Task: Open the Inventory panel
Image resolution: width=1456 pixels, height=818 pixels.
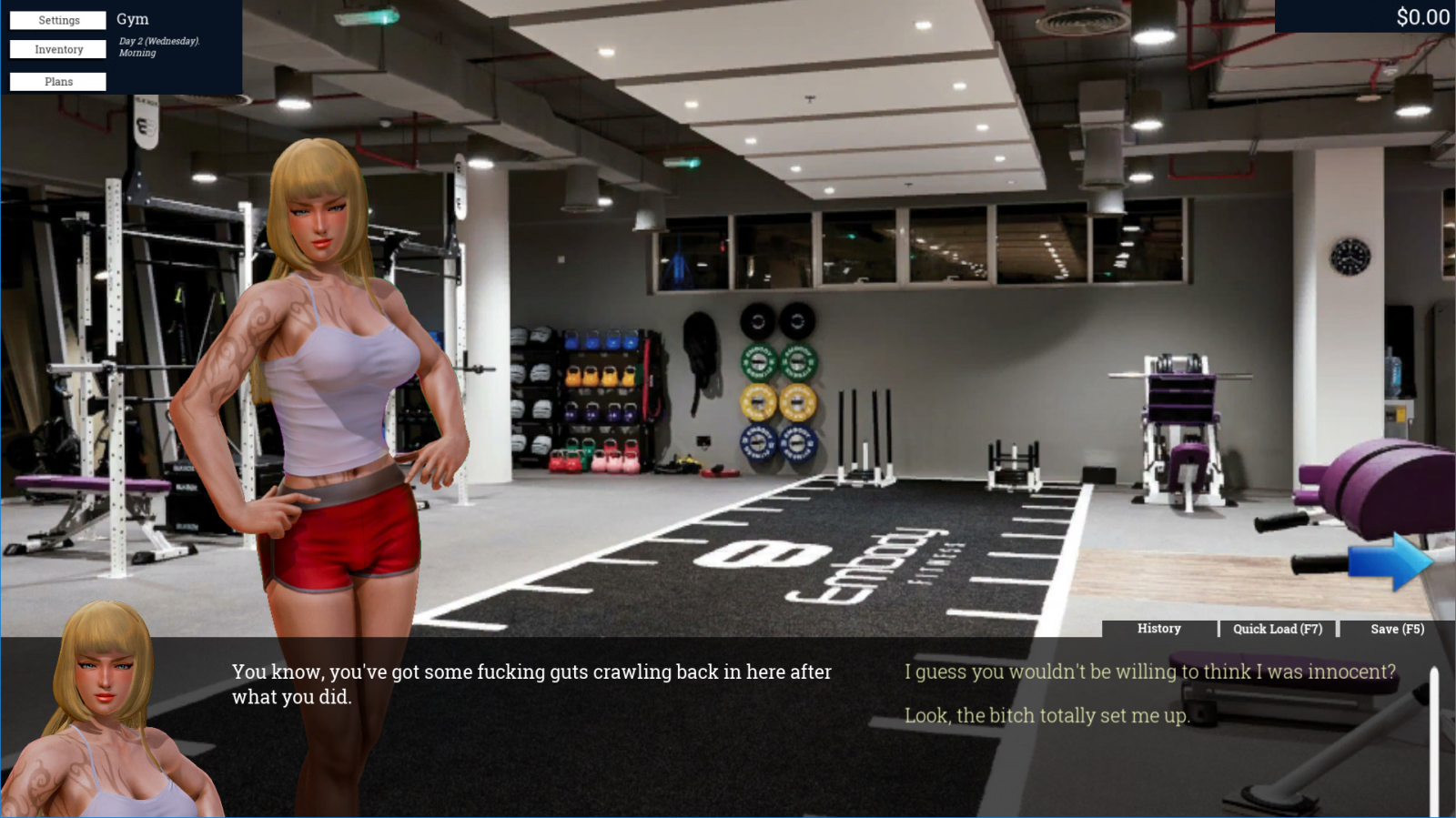Action: 58,49
